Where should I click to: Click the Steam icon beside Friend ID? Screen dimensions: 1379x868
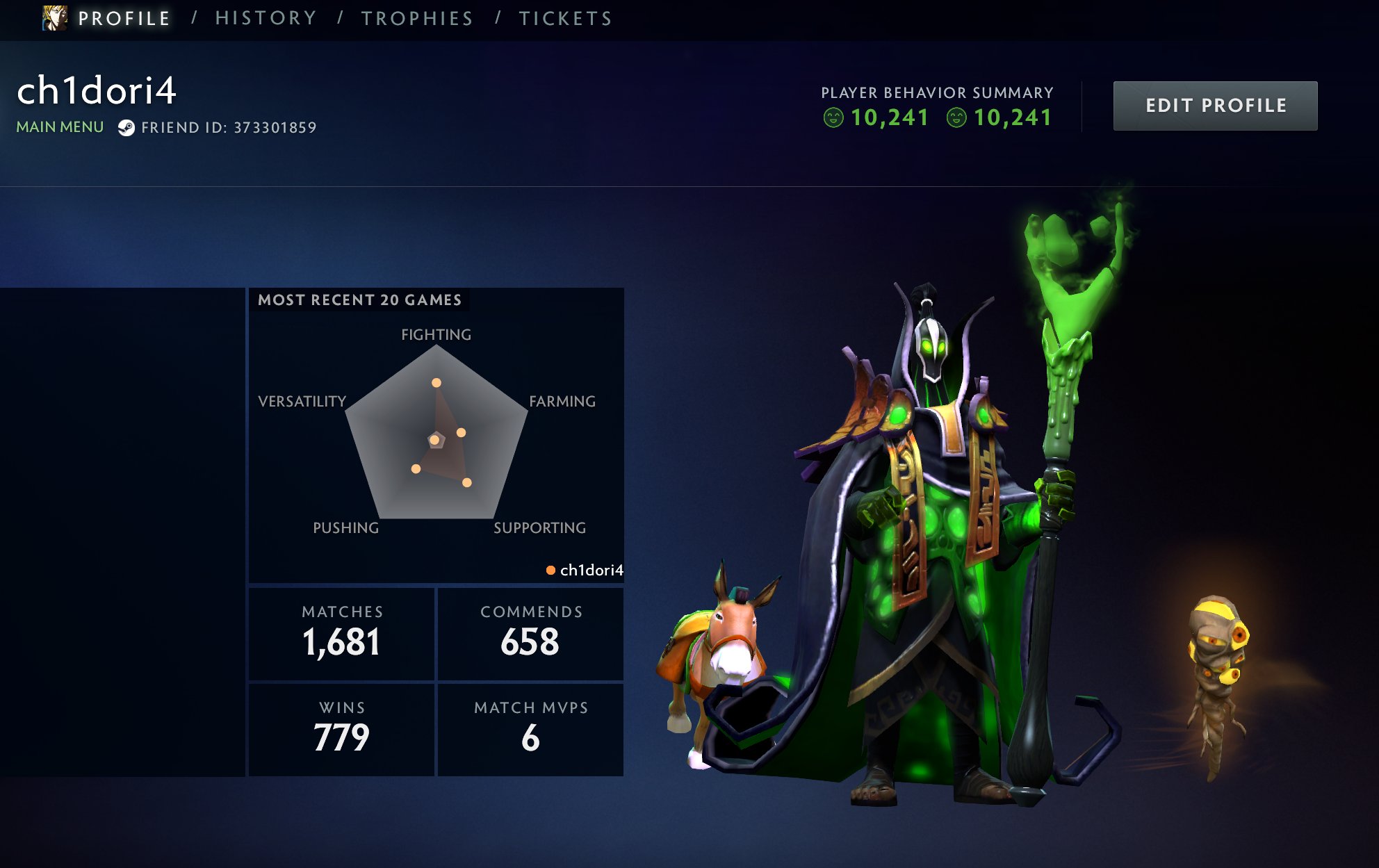tap(126, 128)
